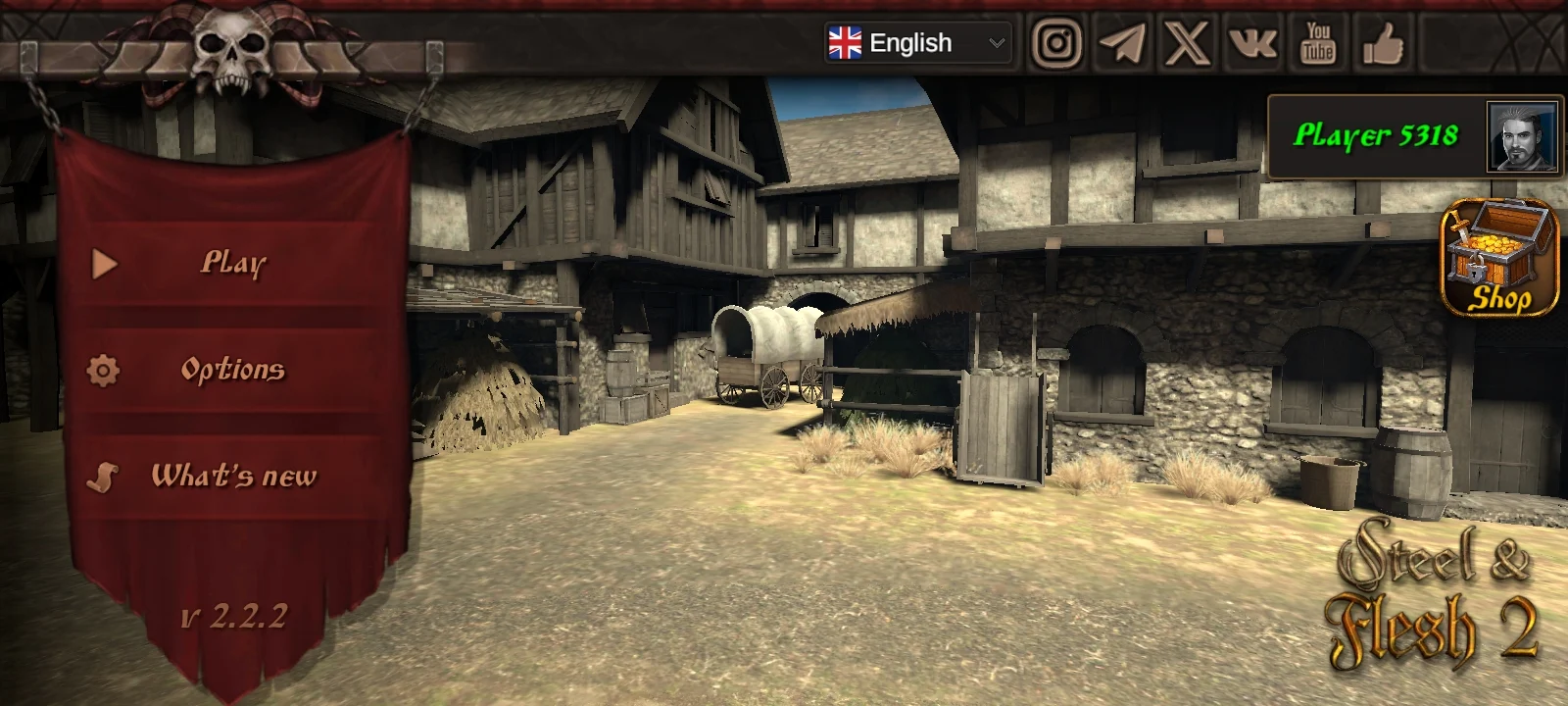
Task: Open the VK community icon
Action: click(x=1251, y=44)
